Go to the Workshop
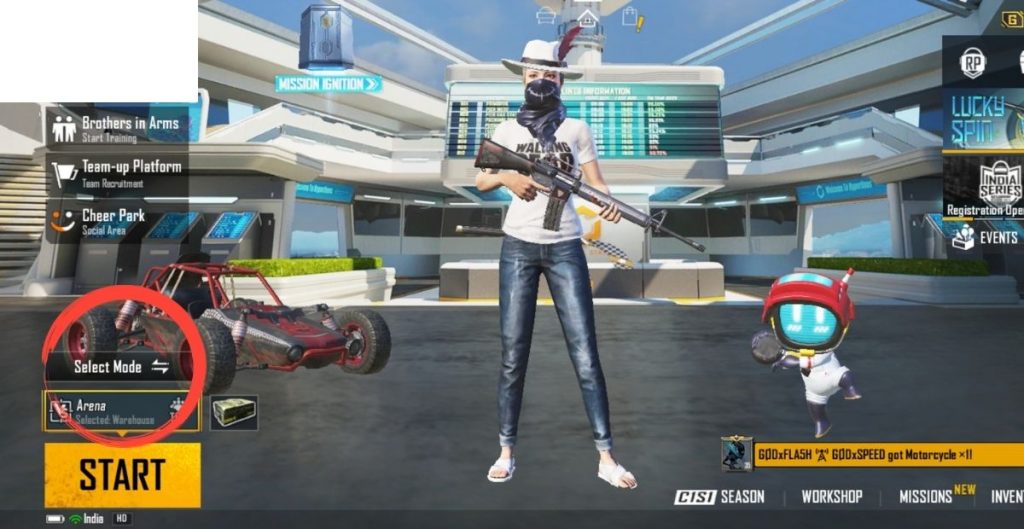1024x529 pixels. (831, 496)
